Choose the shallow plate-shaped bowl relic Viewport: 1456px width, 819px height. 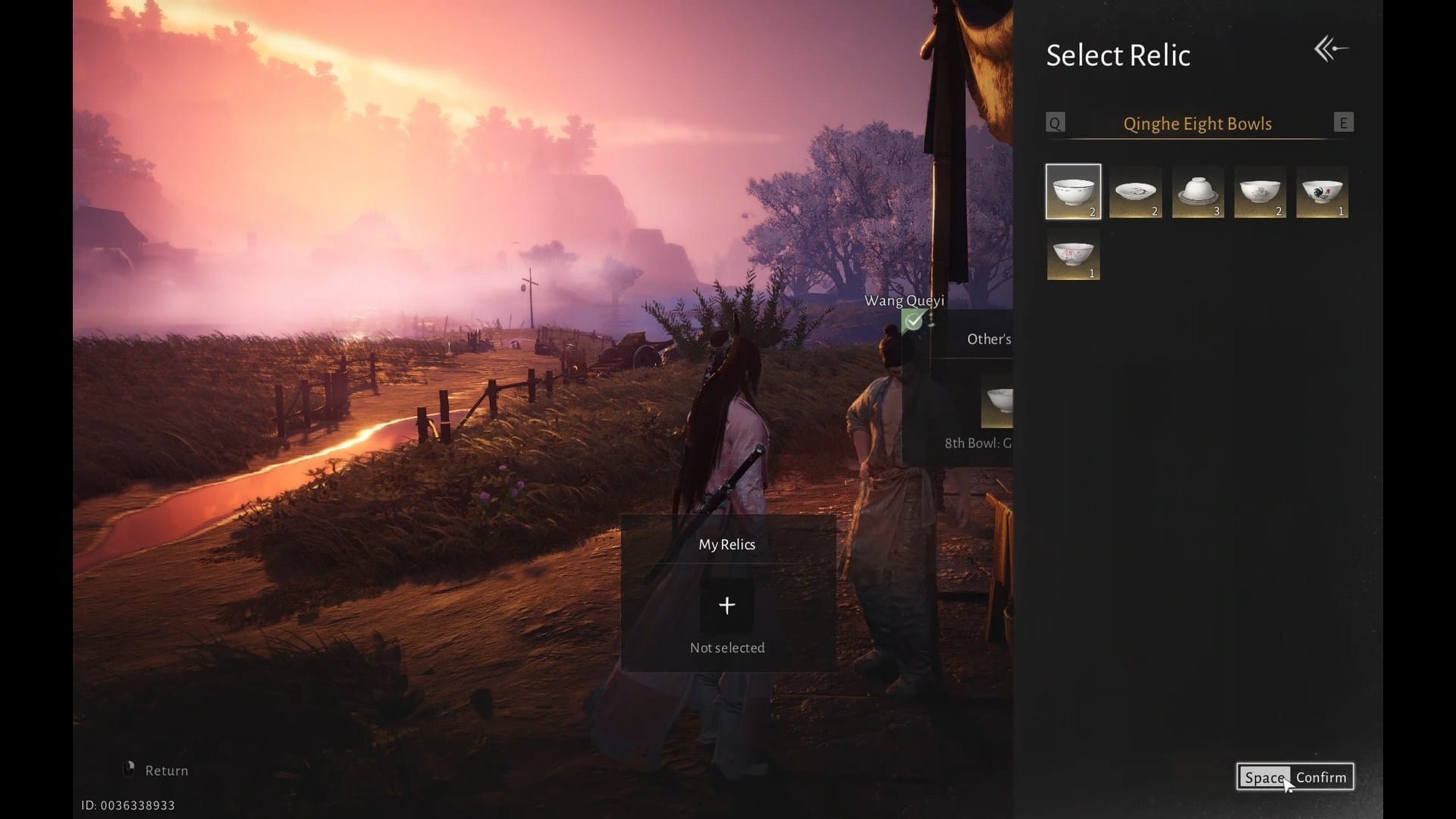point(1135,191)
